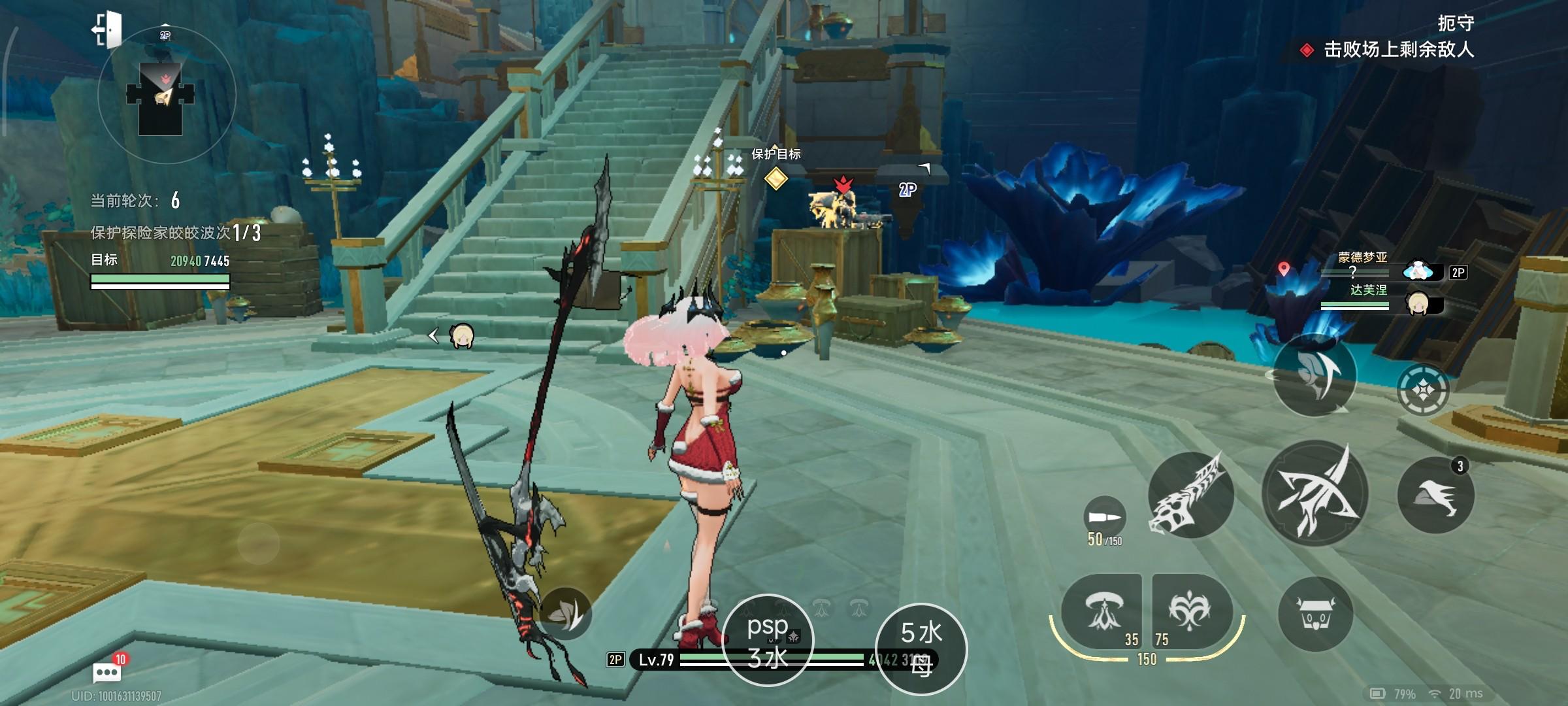
Task: Tap the exit door icon
Action: point(108,29)
